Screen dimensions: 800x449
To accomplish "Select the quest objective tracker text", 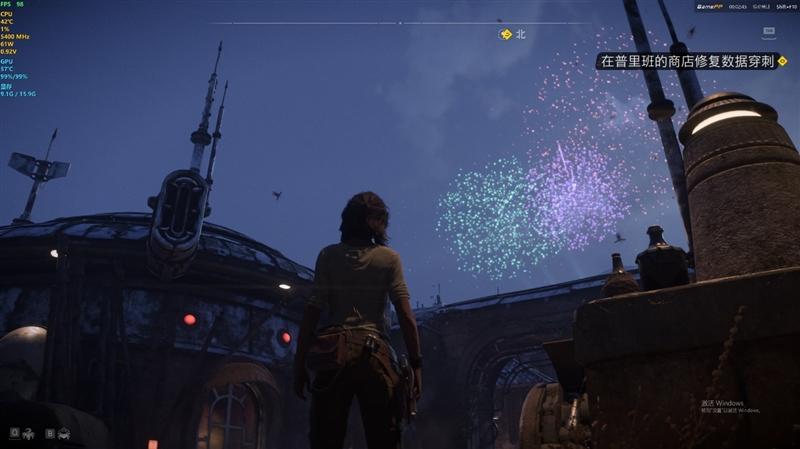I will 686,61.
